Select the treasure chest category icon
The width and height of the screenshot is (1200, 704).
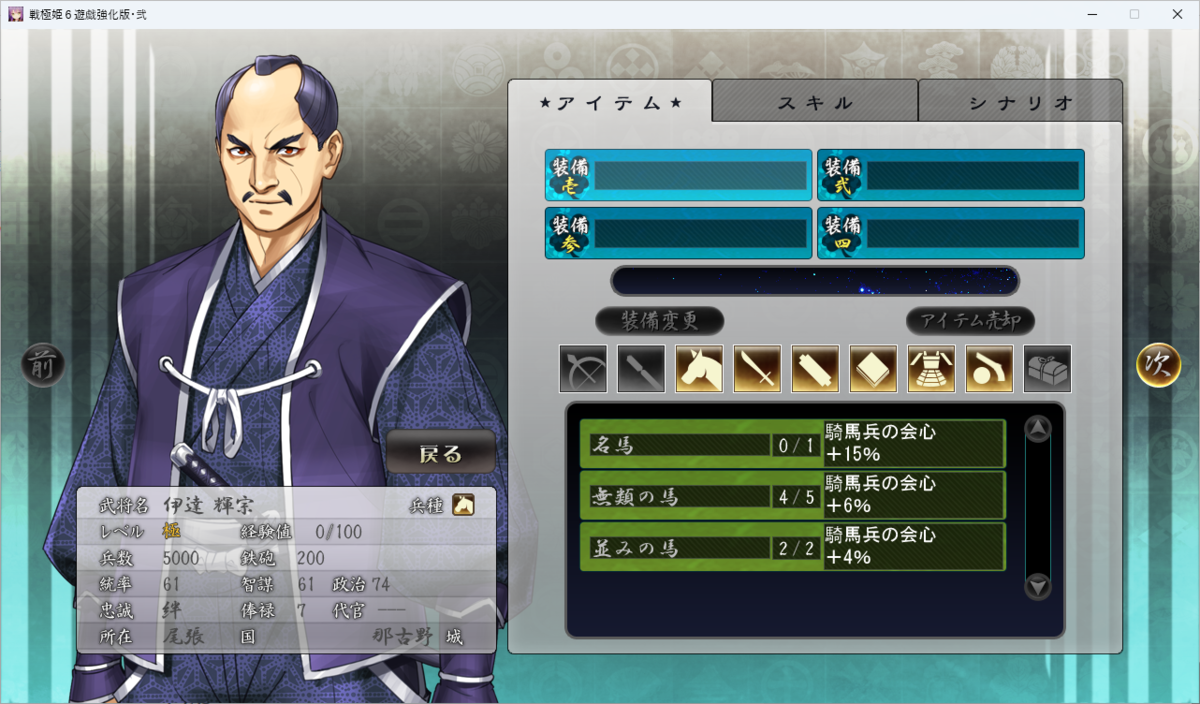(1047, 369)
